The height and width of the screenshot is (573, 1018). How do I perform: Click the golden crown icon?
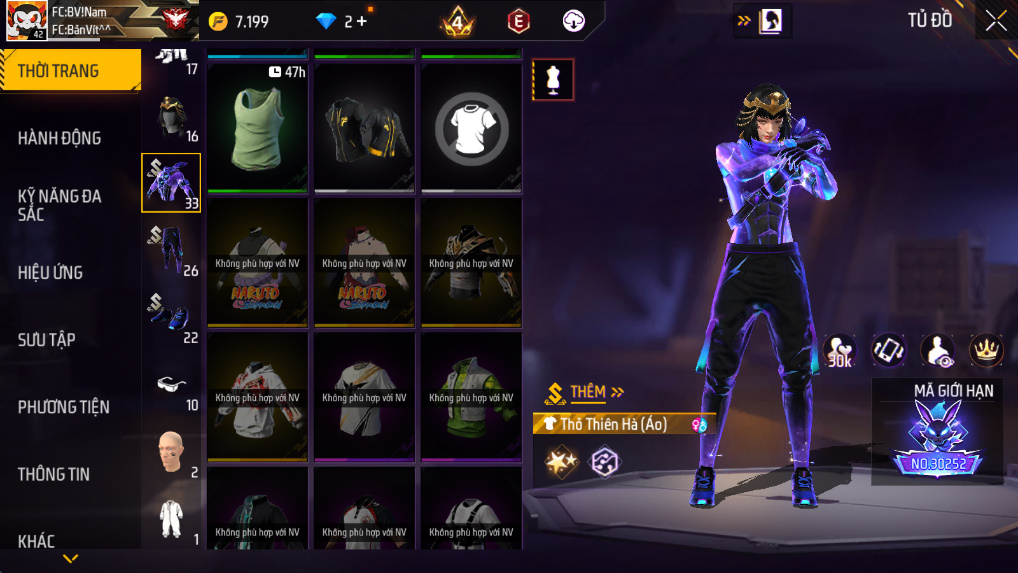tap(986, 349)
